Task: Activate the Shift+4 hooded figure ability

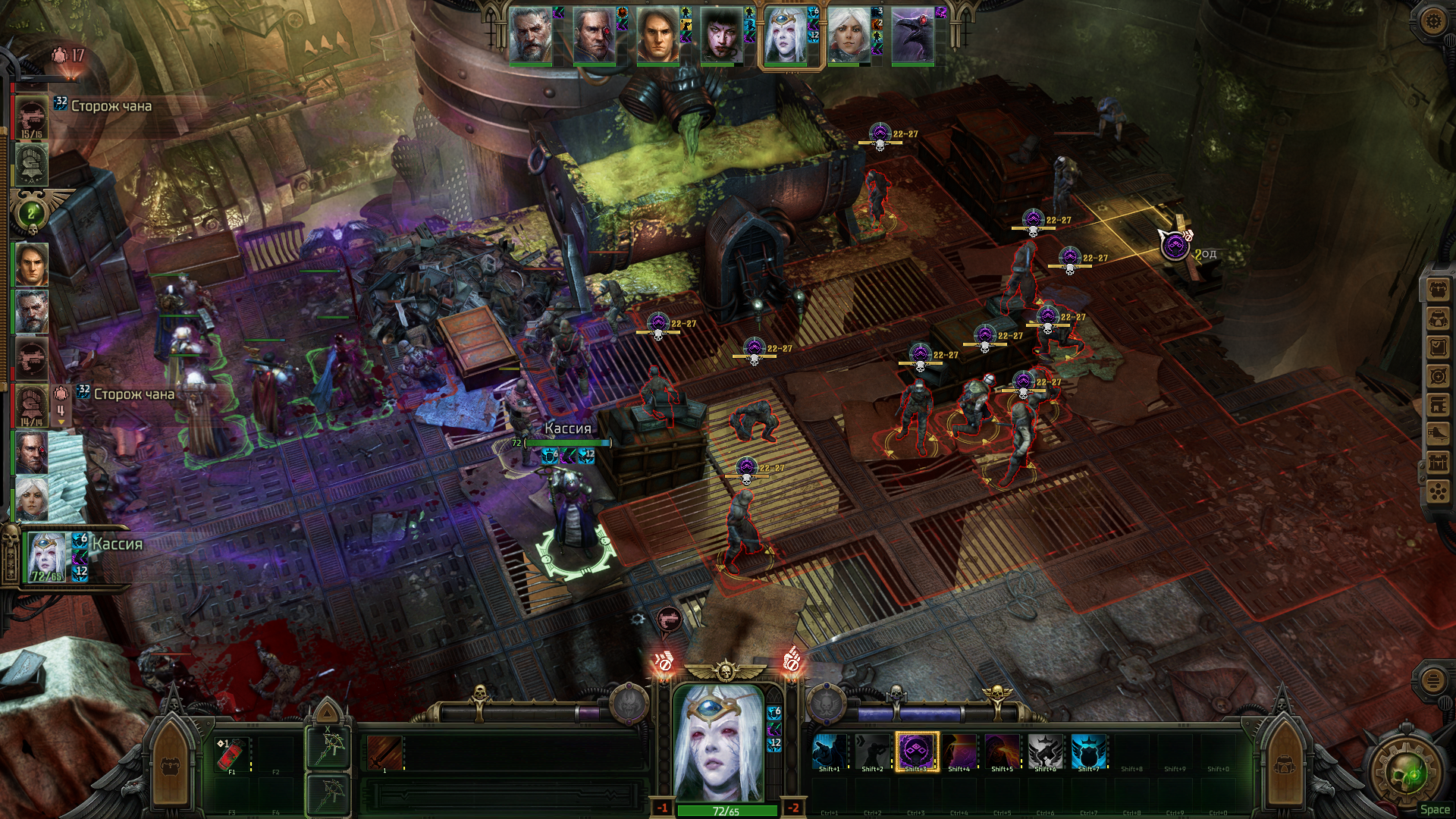Action: [x=959, y=752]
